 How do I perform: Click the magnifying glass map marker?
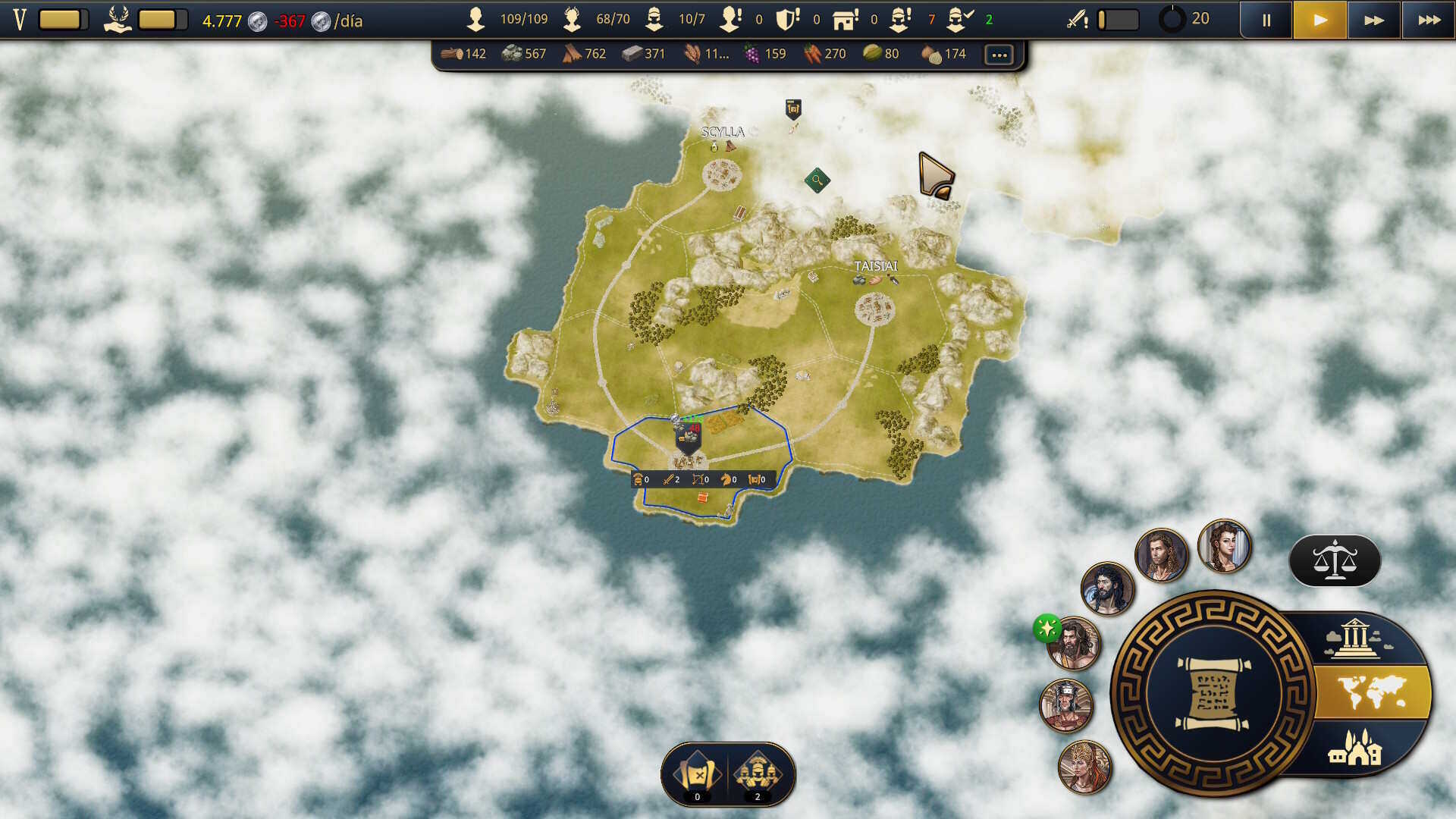(817, 180)
